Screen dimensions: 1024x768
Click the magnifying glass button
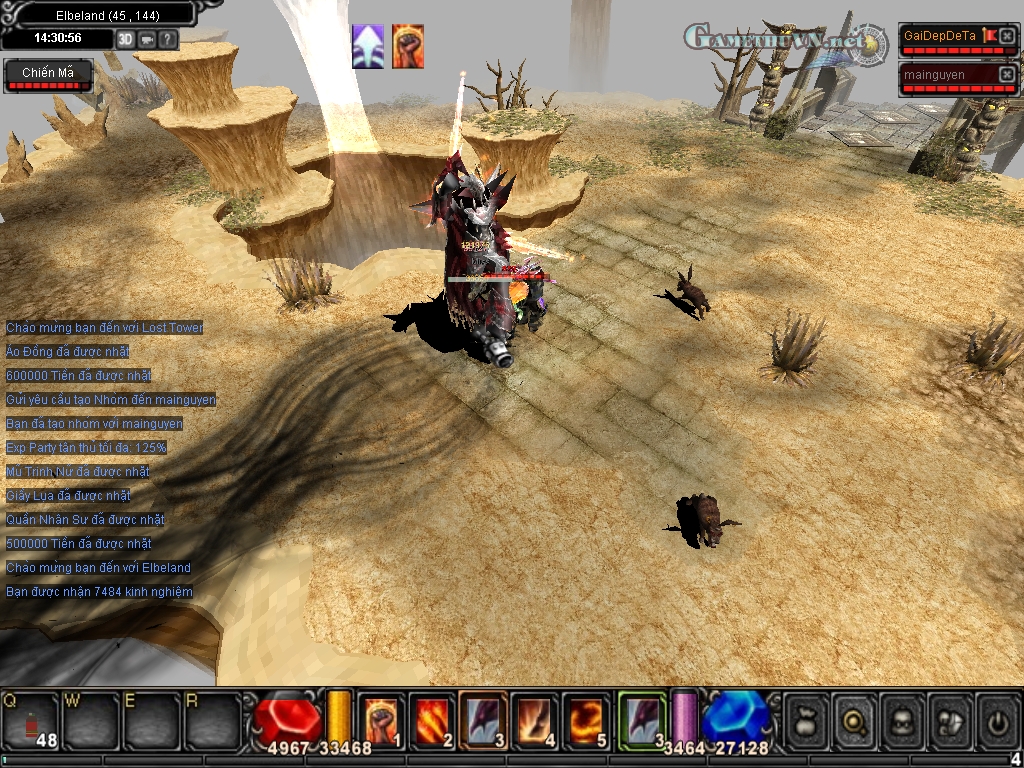pos(854,718)
